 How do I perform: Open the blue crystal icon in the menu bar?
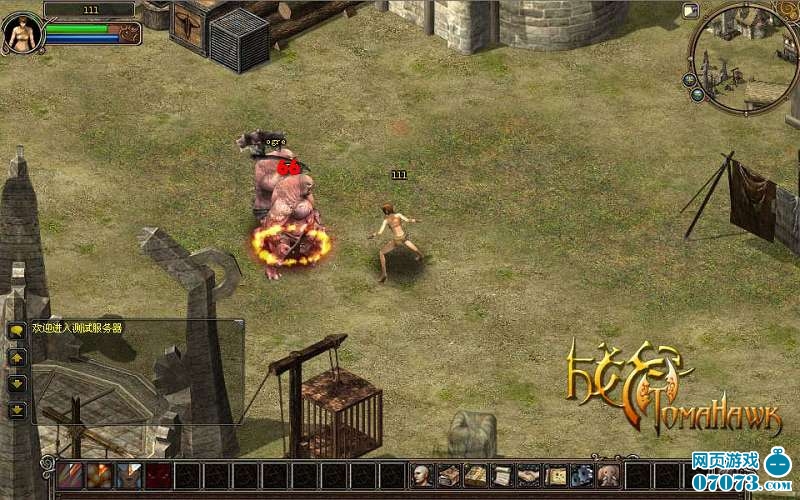tap(582, 476)
